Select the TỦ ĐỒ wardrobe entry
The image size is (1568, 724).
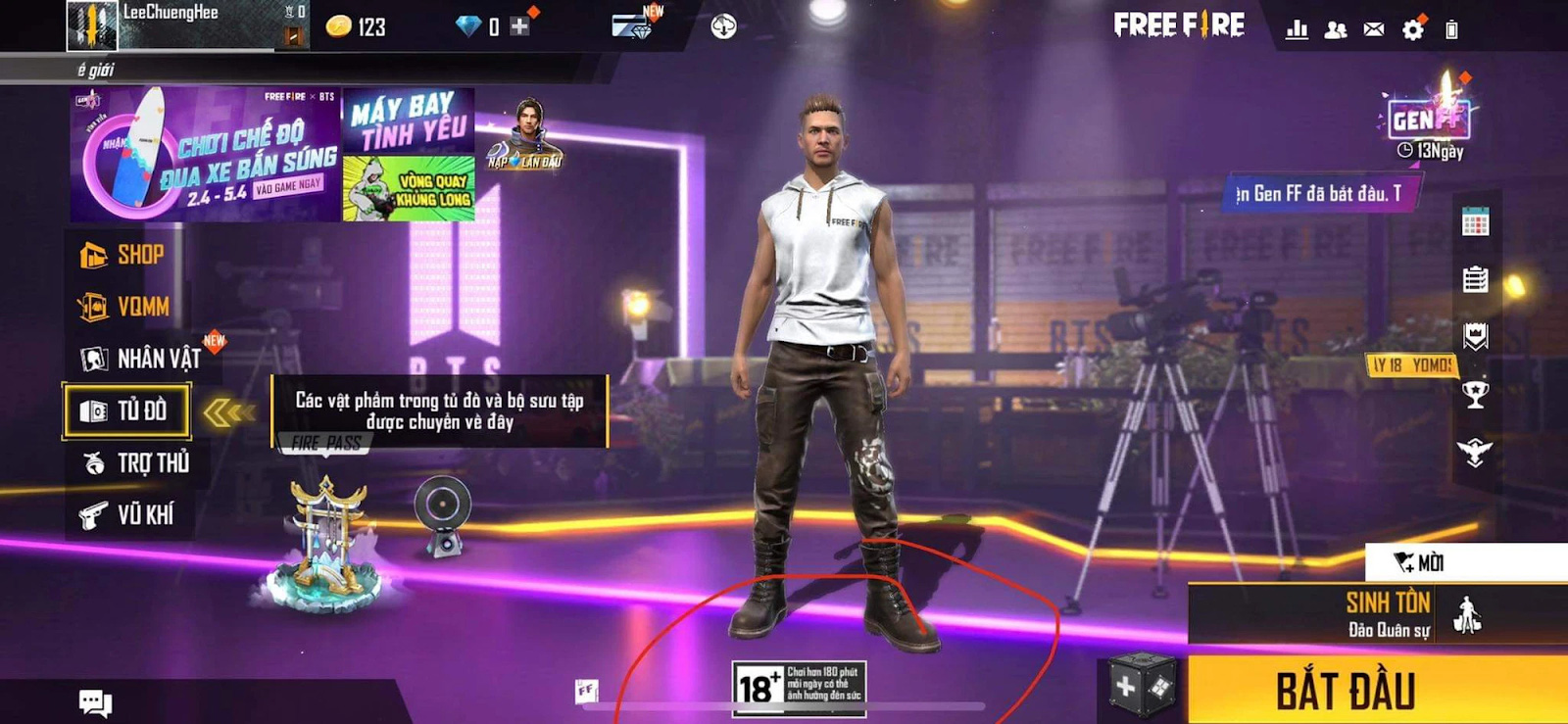(126, 410)
